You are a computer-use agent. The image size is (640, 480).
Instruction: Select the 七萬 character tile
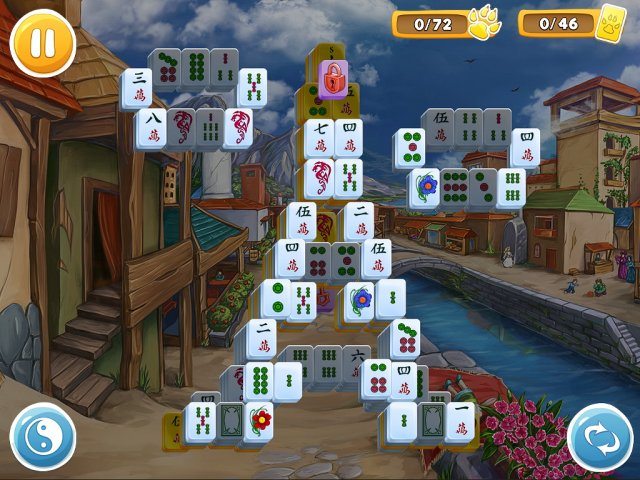[318, 138]
